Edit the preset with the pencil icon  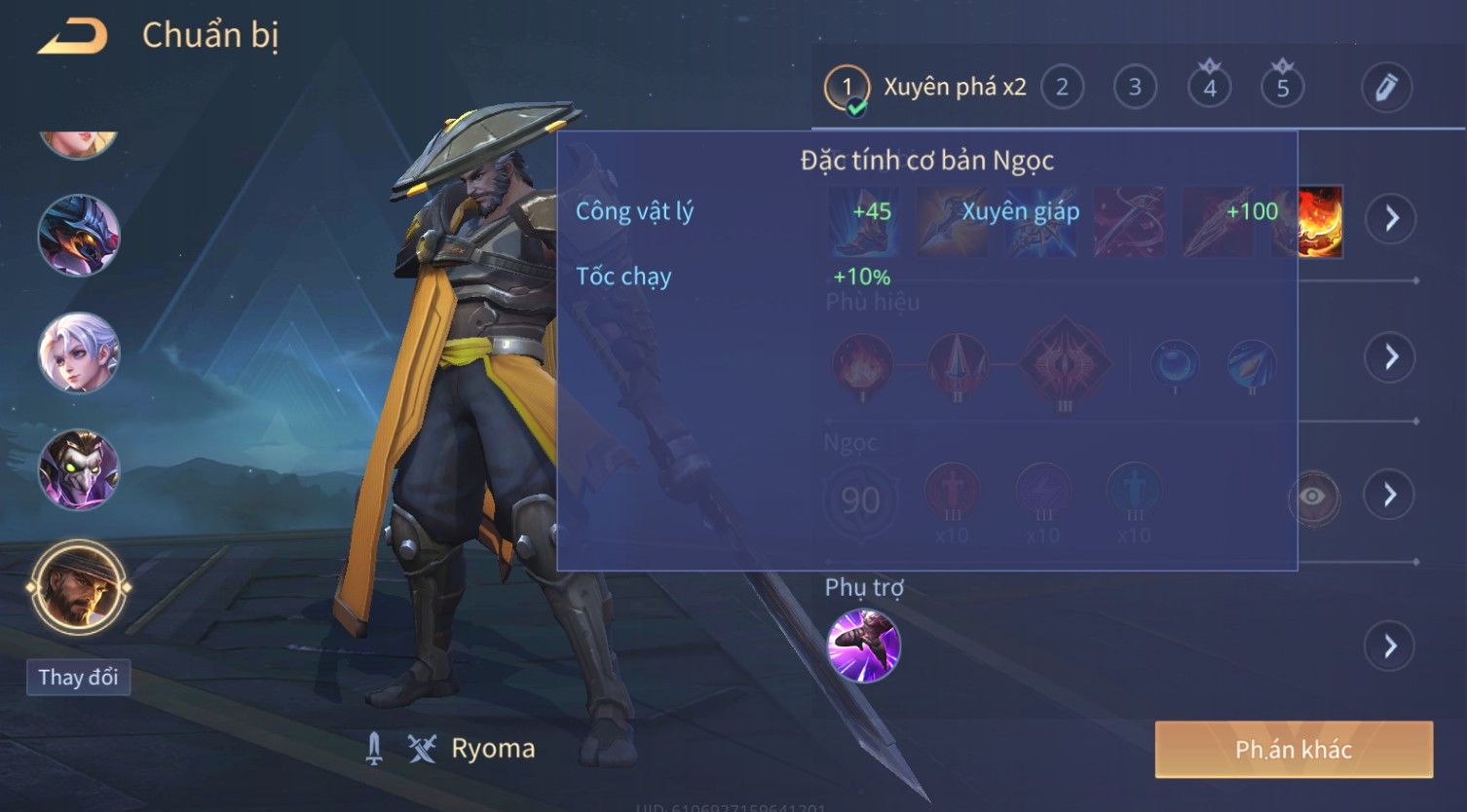click(x=1385, y=88)
